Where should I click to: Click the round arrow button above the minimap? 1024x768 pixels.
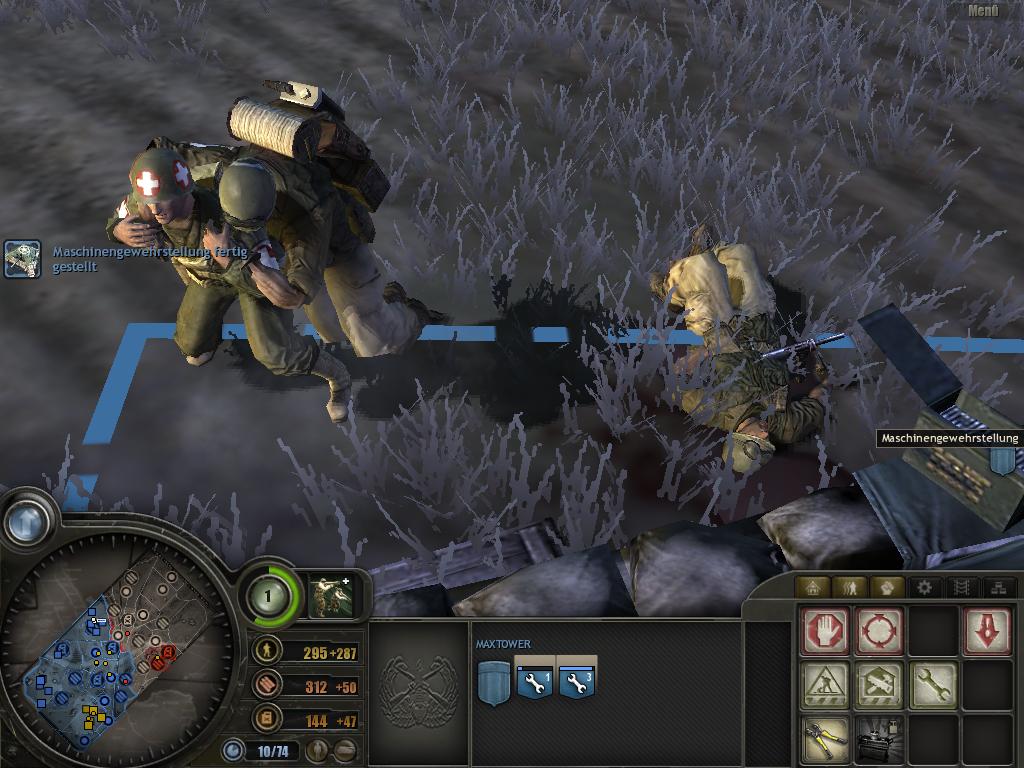click(27, 519)
